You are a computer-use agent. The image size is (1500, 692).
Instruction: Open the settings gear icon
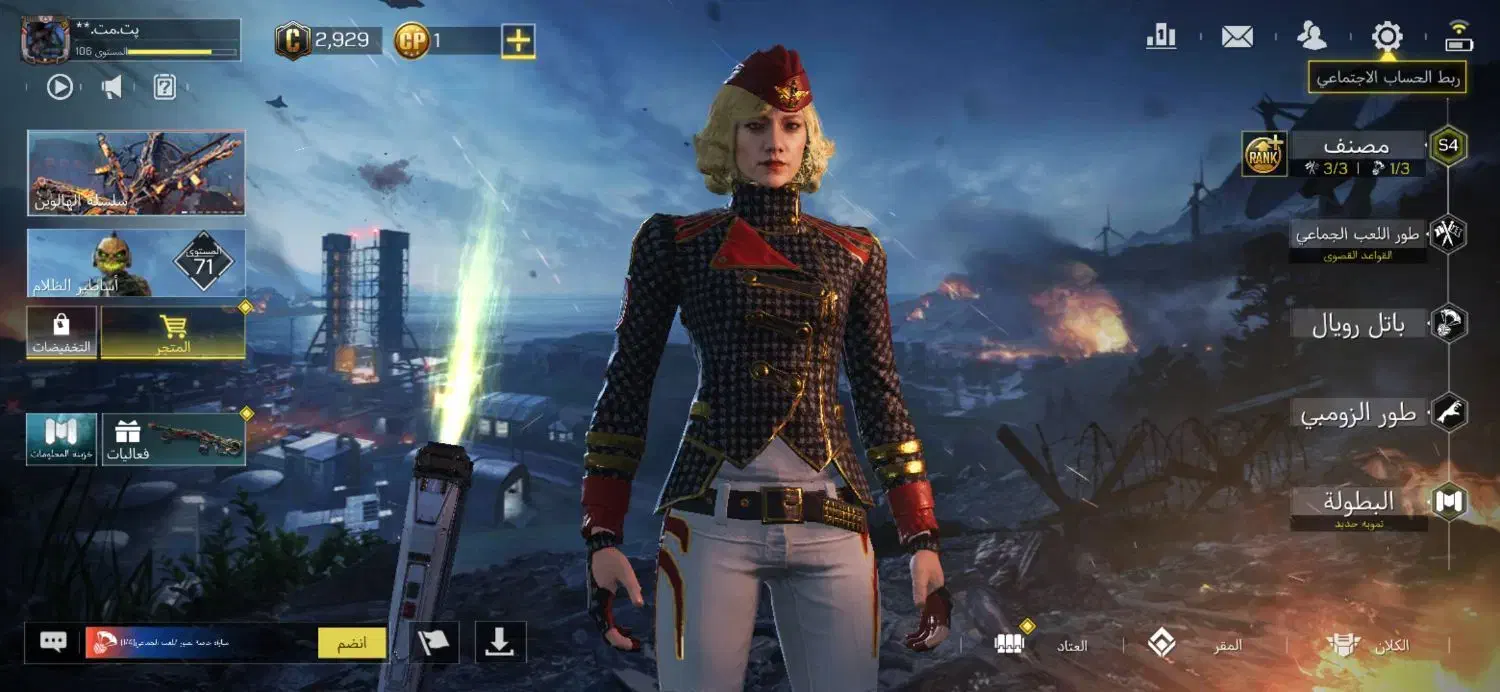coord(1387,37)
